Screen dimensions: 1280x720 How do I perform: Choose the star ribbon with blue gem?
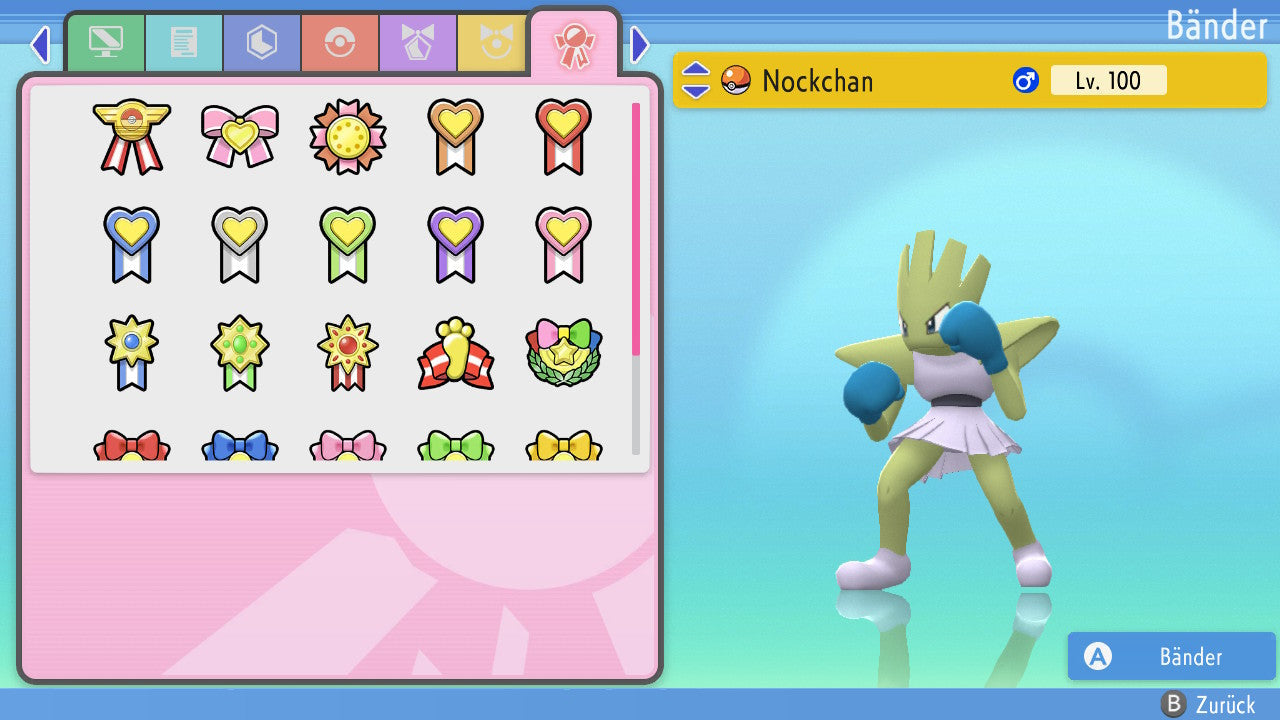coord(132,353)
